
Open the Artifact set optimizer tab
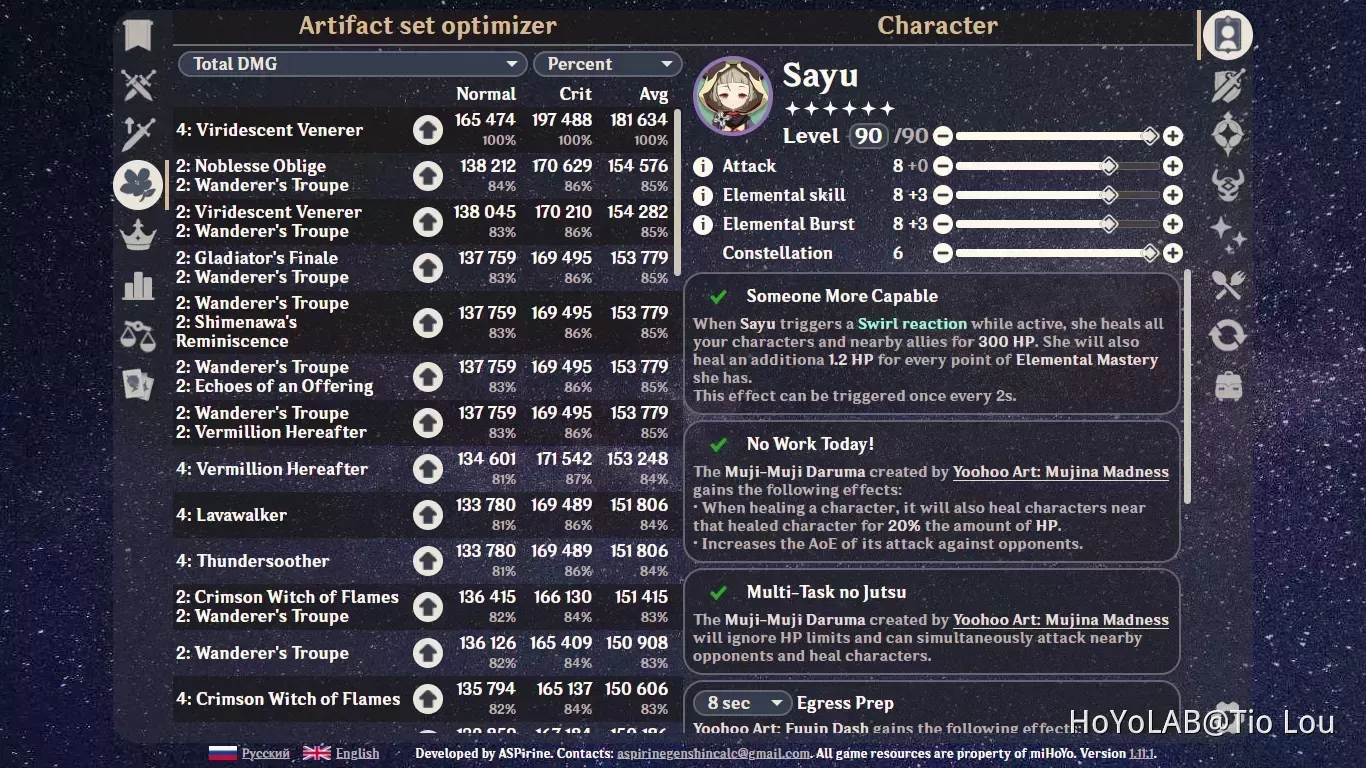(428, 25)
